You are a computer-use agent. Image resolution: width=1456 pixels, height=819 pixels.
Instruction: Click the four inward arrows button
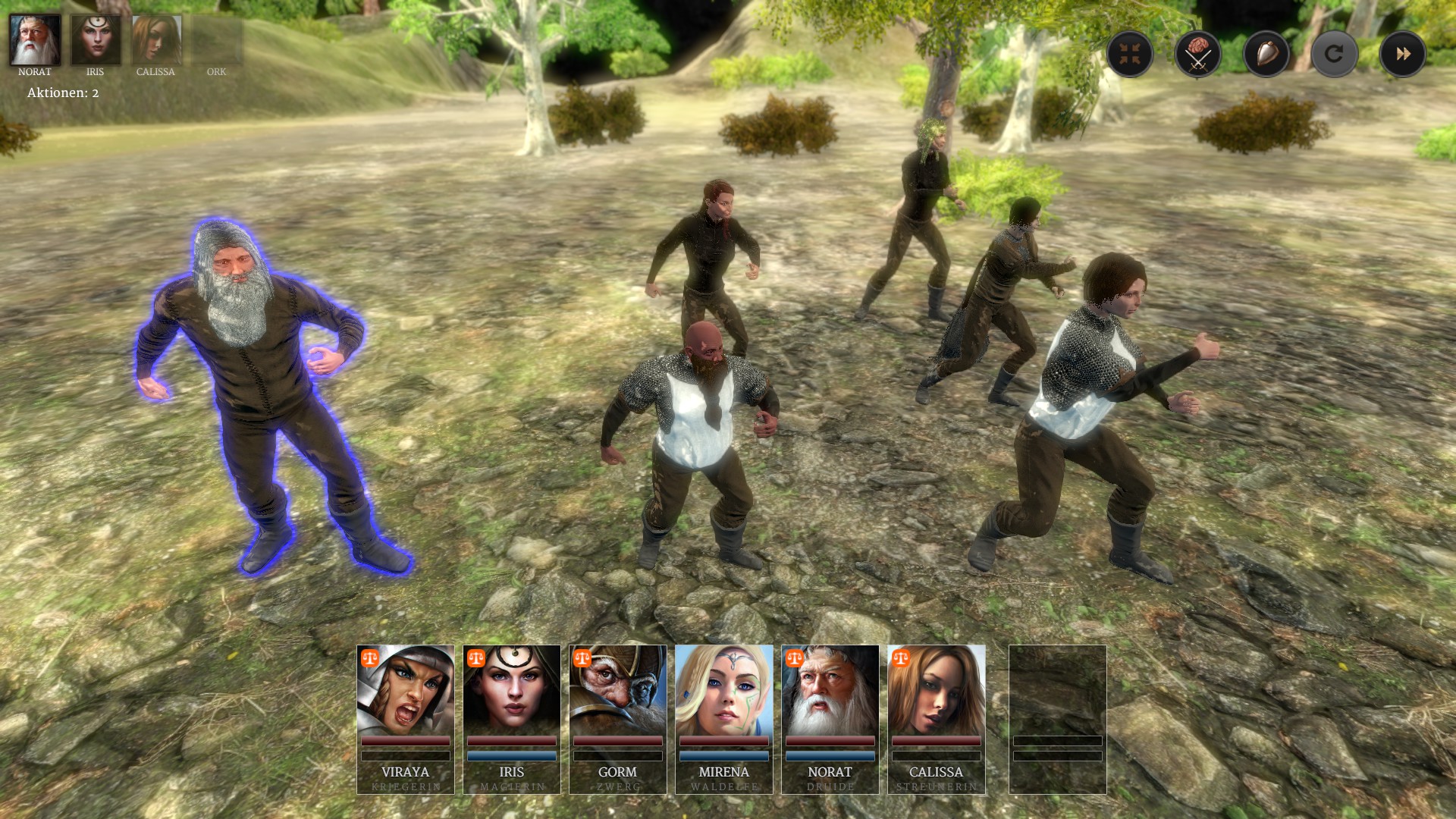1130,54
